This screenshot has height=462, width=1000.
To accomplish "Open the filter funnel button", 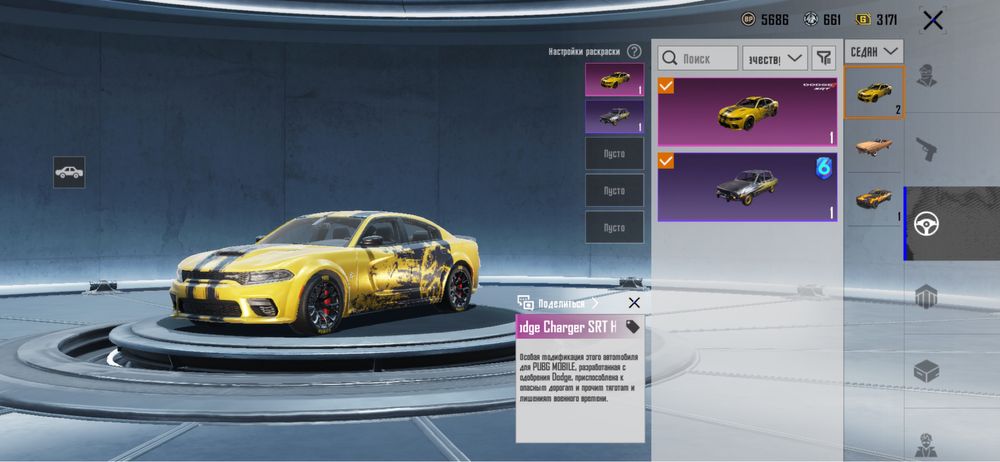I will tap(824, 59).
